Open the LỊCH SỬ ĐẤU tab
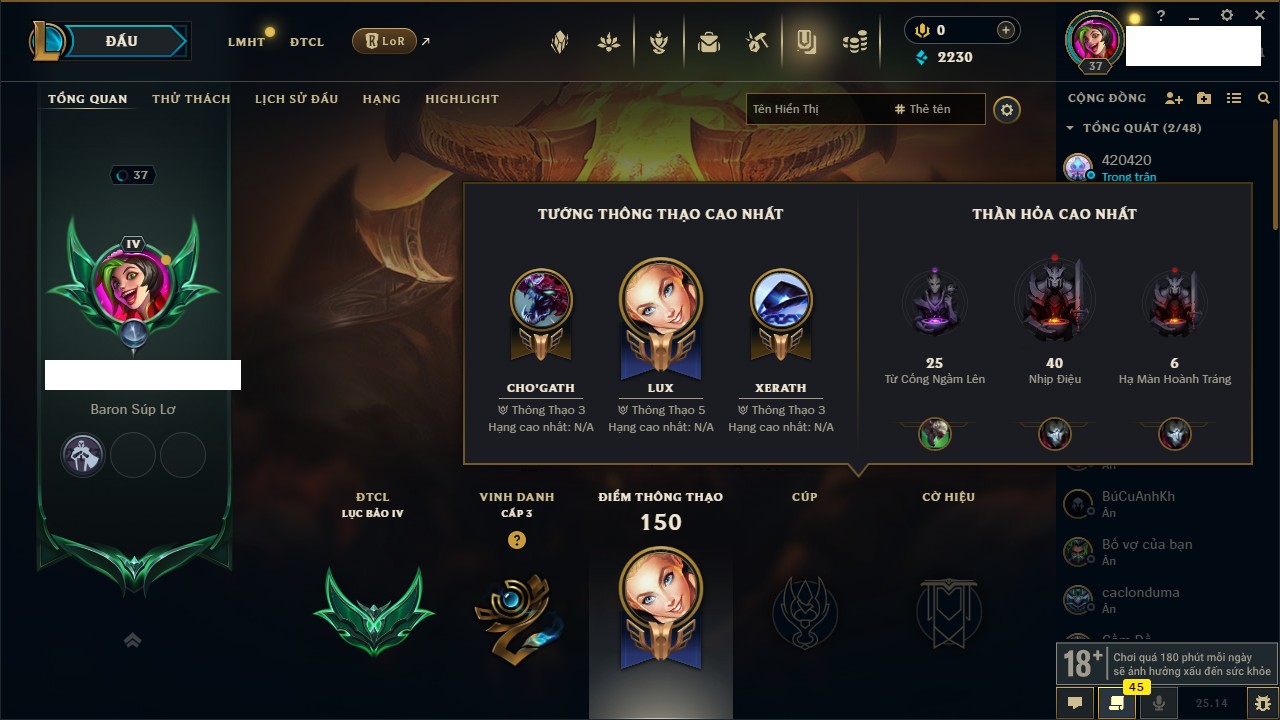The height and width of the screenshot is (720, 1280). [296, 99]
